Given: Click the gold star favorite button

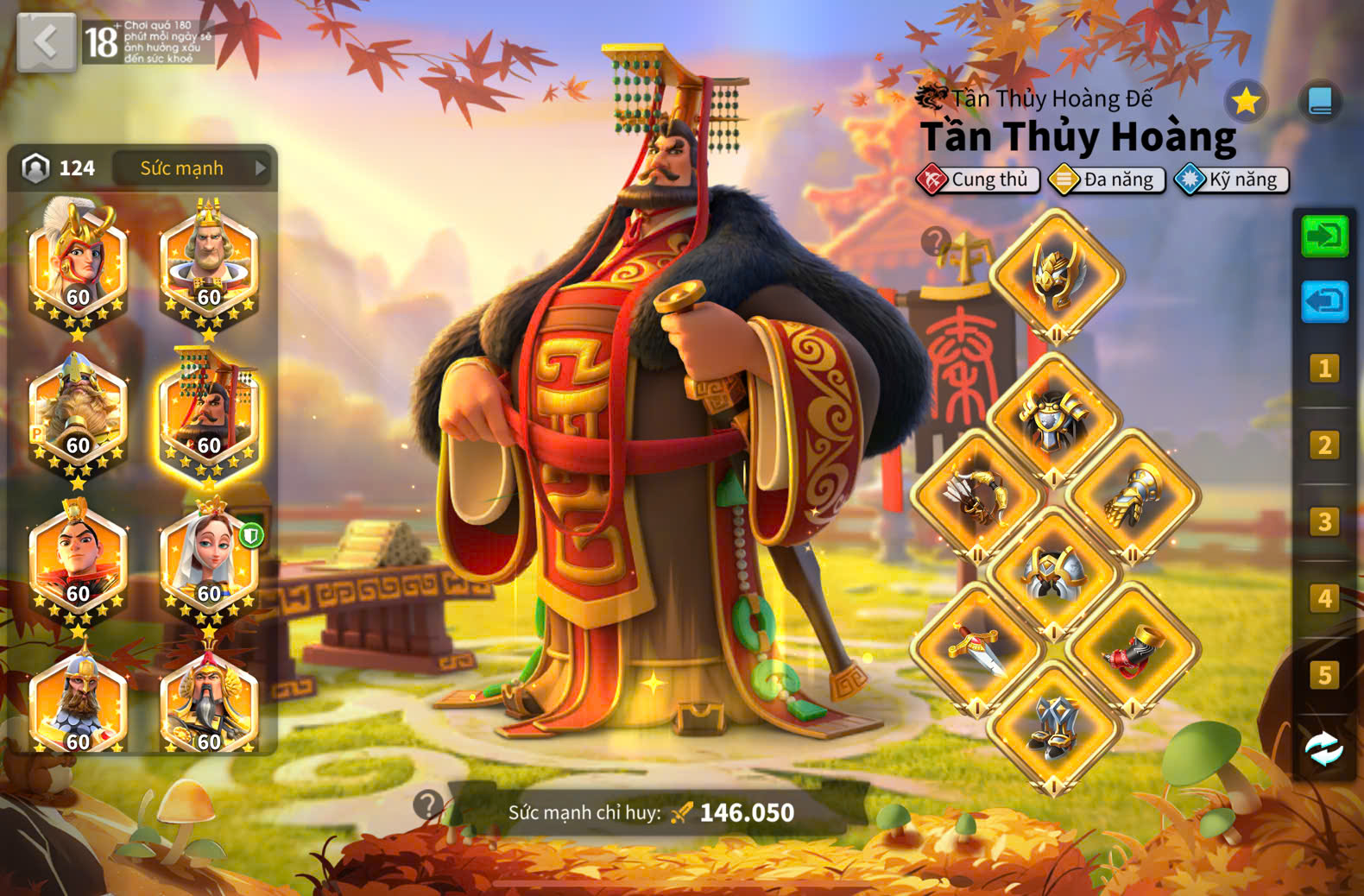Looking at the screenshot, I should (1245, 102).
